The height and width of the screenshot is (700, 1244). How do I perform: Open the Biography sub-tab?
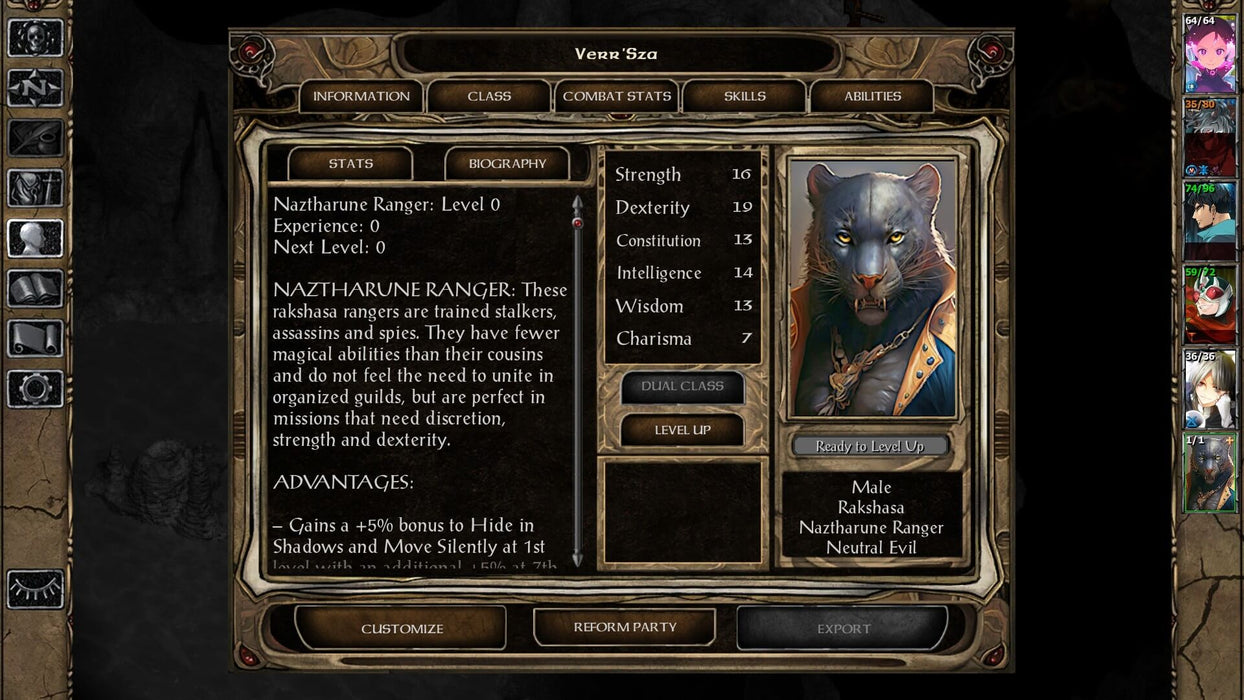point(507,164)
